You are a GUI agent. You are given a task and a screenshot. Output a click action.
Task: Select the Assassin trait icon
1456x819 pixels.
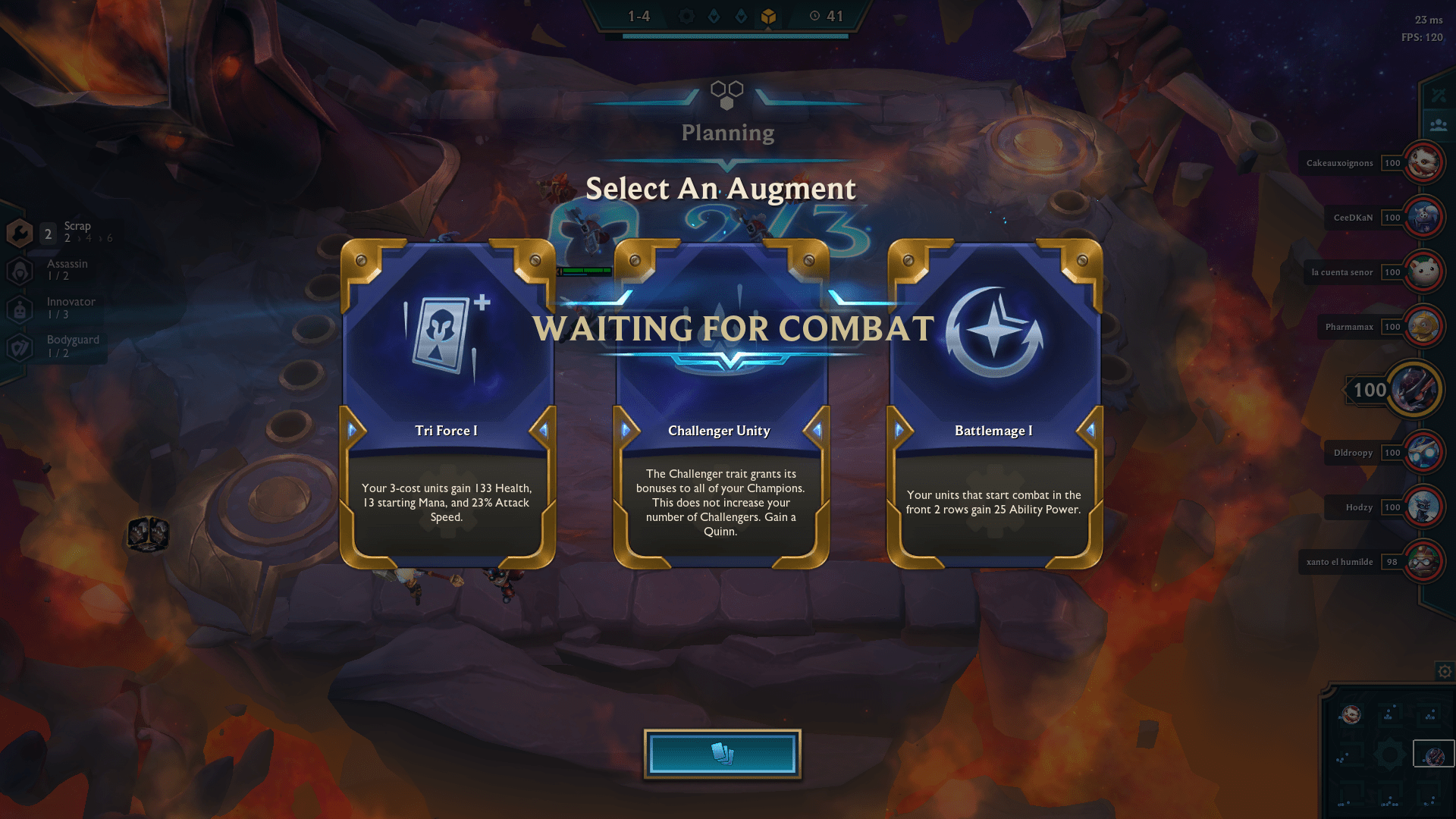[x=18, y=270]
